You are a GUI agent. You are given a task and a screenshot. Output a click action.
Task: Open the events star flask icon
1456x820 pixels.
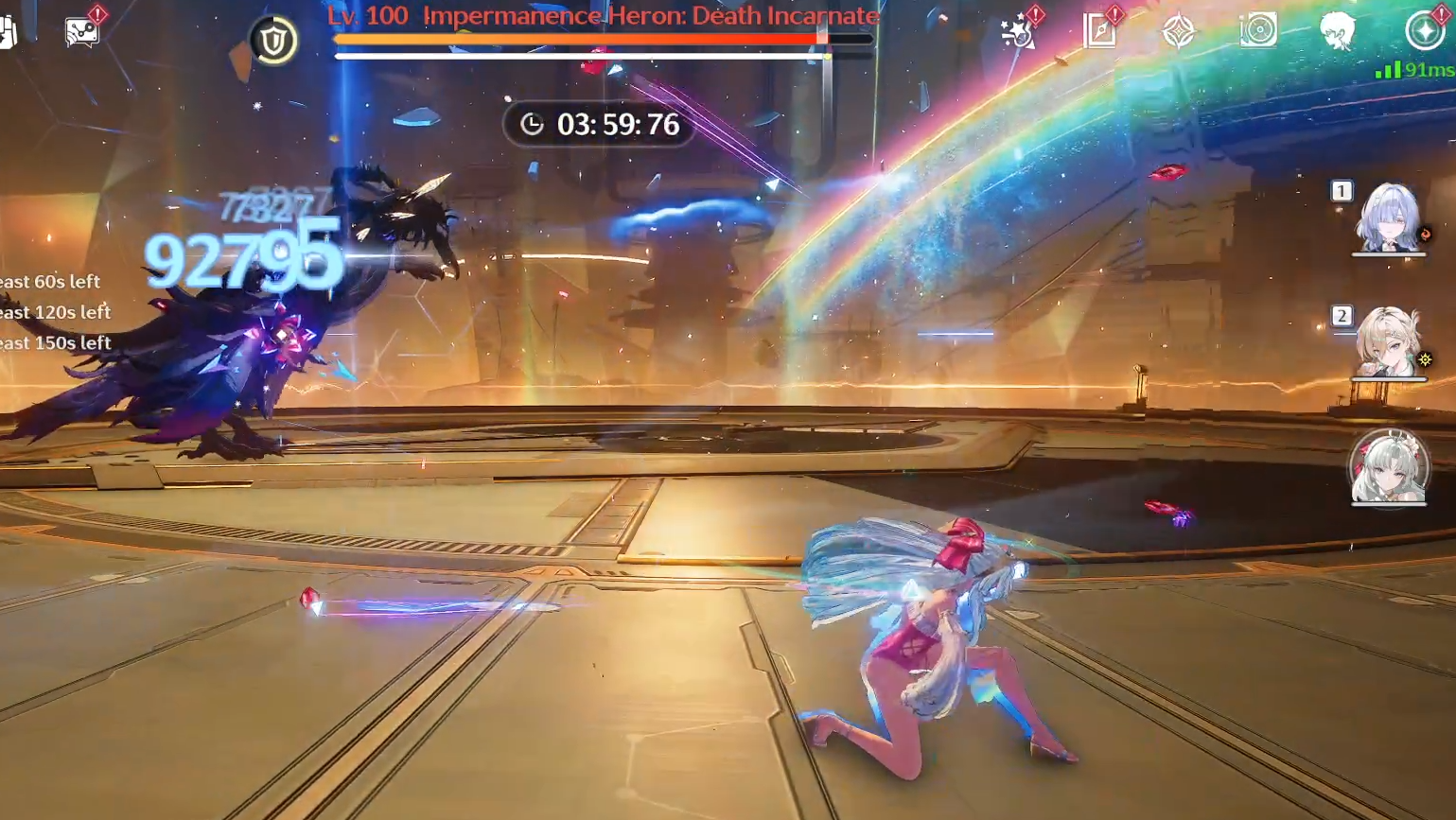point(1020,32)
